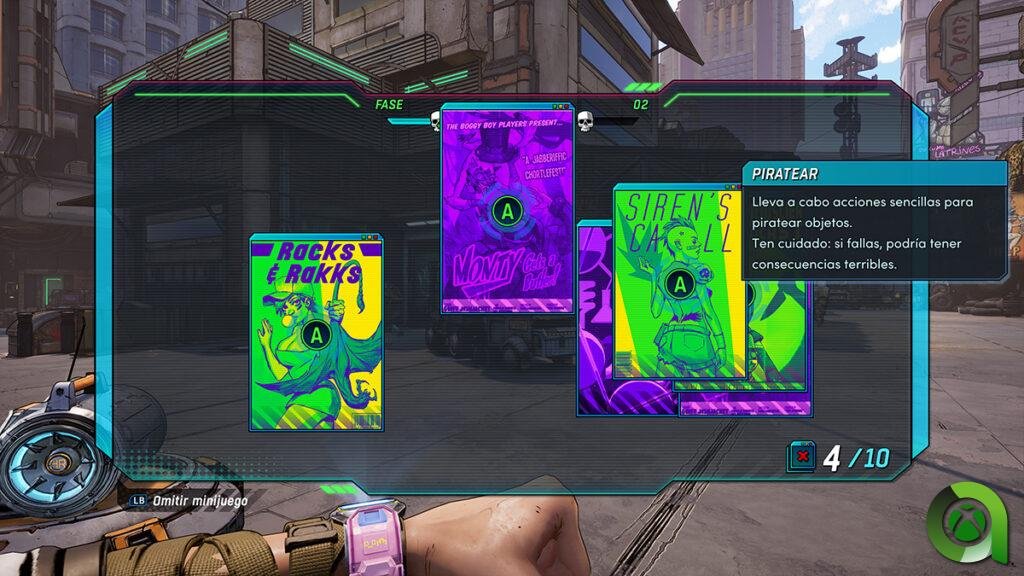Image resolution: width=1024 pixels, height=576 pixels.
Task: Choose the purple Monty poster popup
Action: tap(508, 211)
